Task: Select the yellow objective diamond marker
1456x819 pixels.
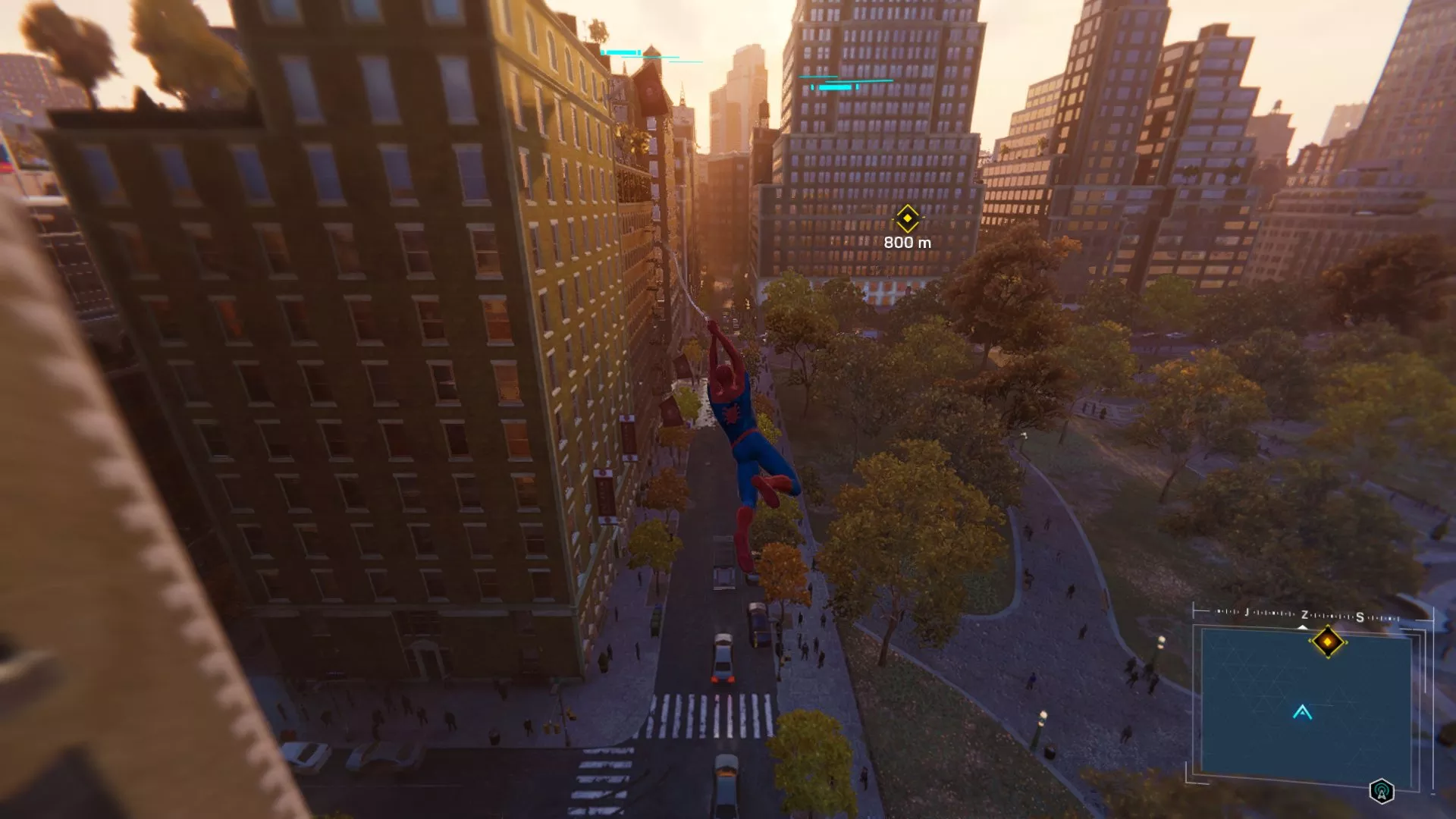Action: pos(907,218)
